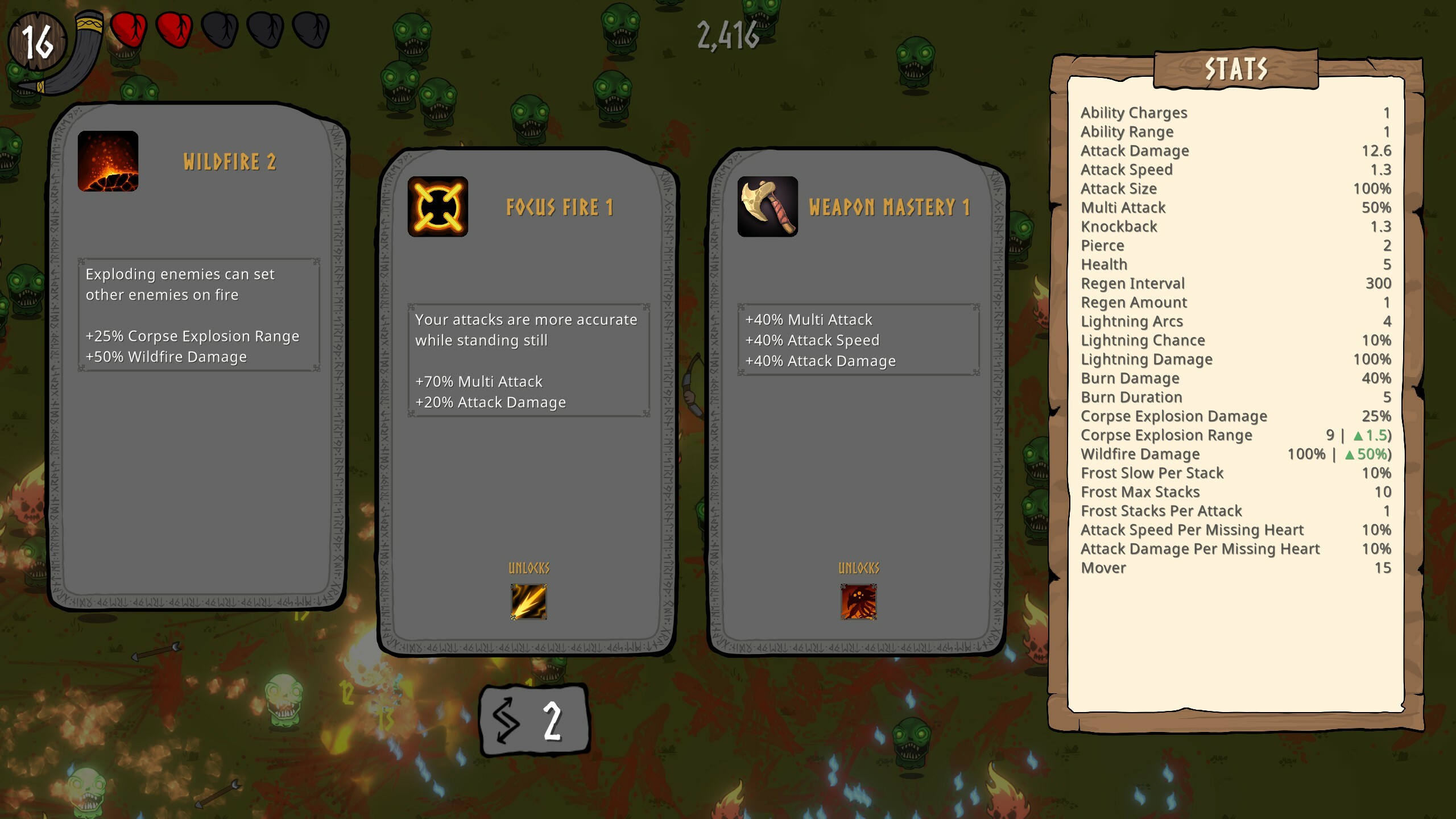Click the Weapon Mastery axe icon

767,206
